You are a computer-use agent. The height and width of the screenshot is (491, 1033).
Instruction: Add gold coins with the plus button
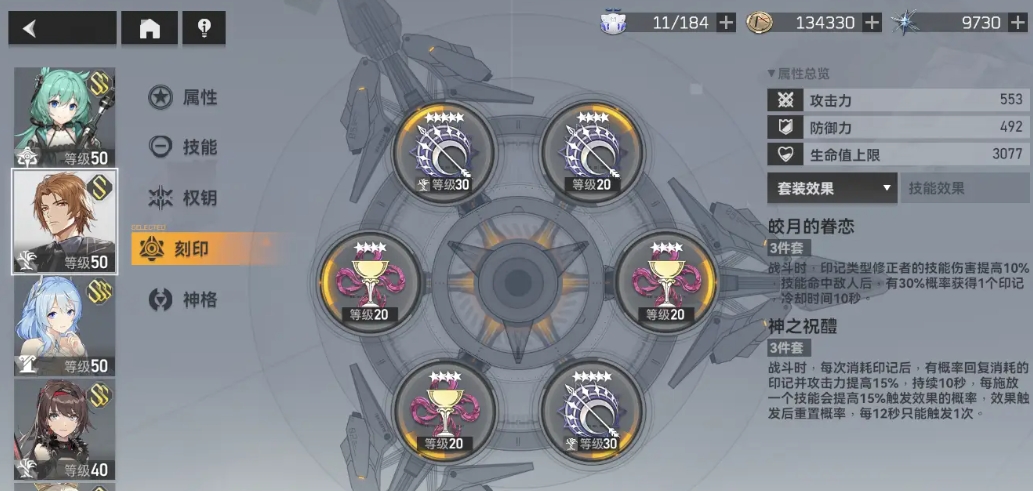pos(872,23)
